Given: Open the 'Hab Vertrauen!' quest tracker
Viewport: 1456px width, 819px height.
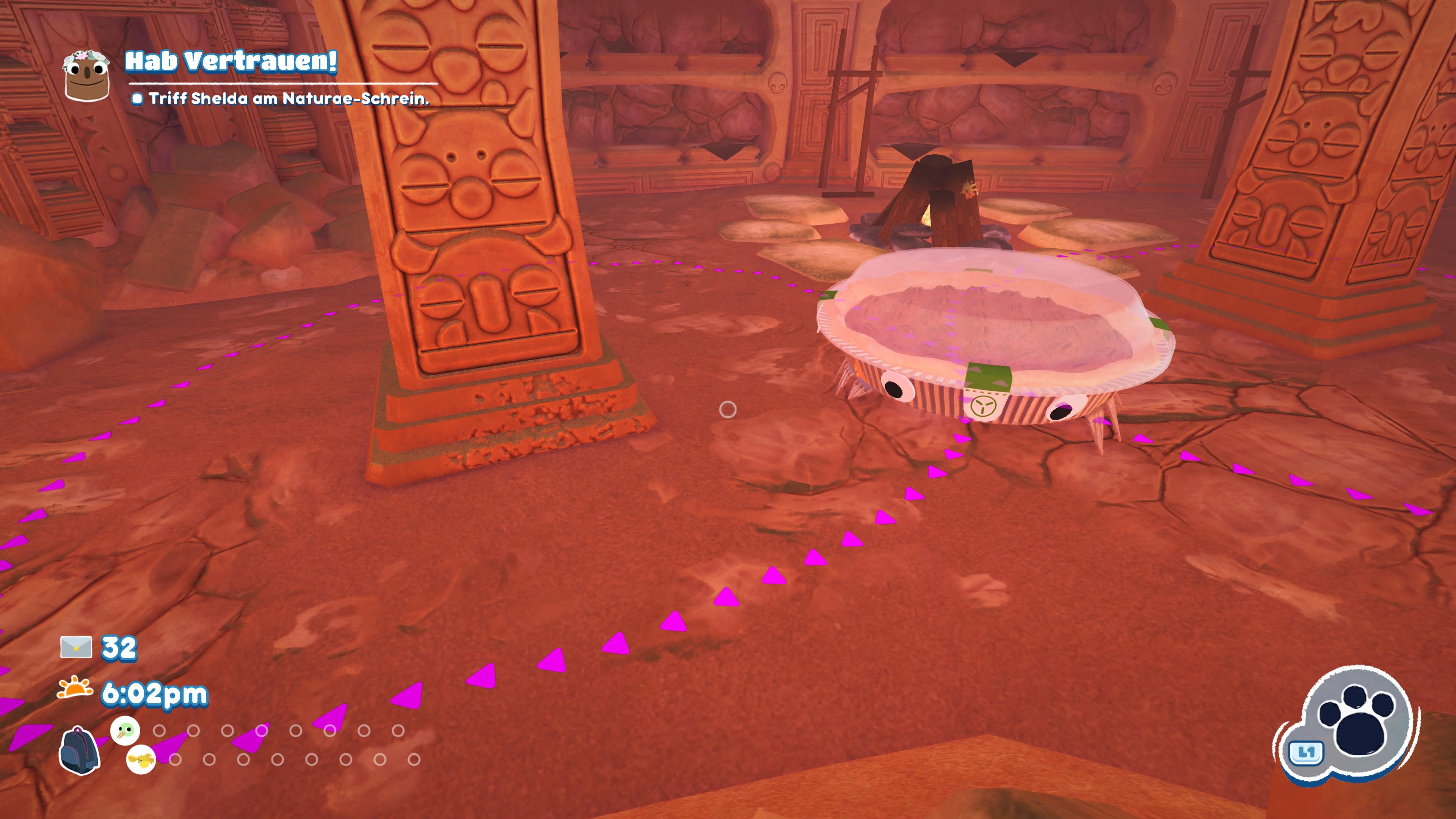Looking at the screenshot, I should 231,61.
